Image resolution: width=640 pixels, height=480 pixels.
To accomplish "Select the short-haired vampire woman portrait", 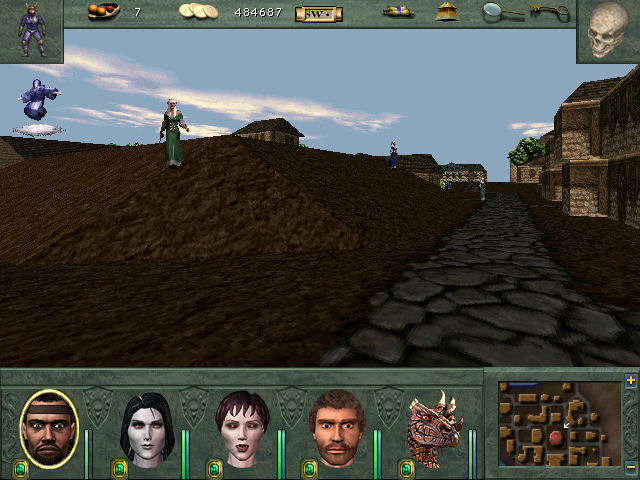I will click(241, 430).
